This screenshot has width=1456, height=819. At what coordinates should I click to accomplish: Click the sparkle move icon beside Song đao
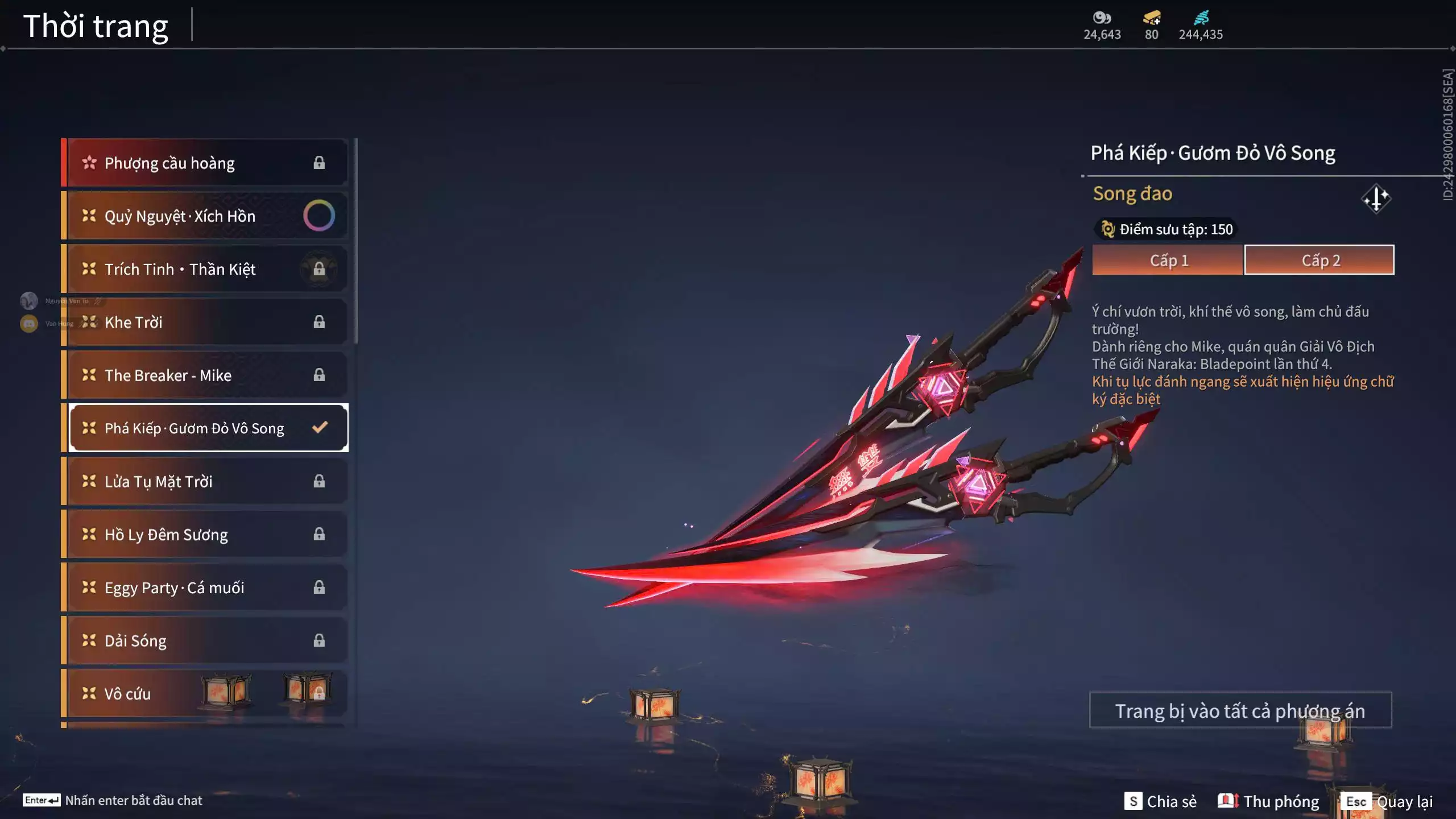[x=1376, y=198]
